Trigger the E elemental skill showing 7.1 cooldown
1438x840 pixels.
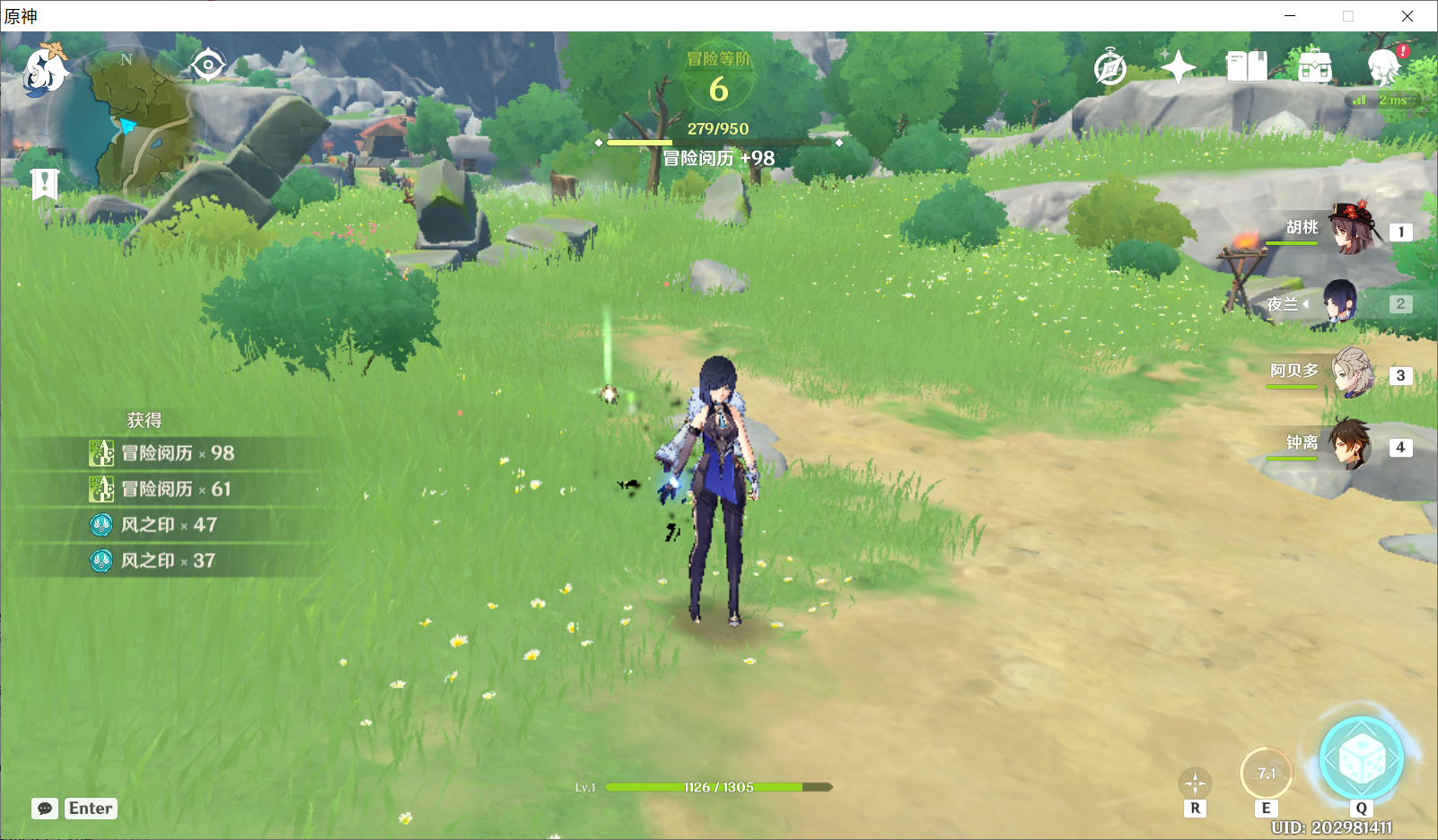[1268, 772]
